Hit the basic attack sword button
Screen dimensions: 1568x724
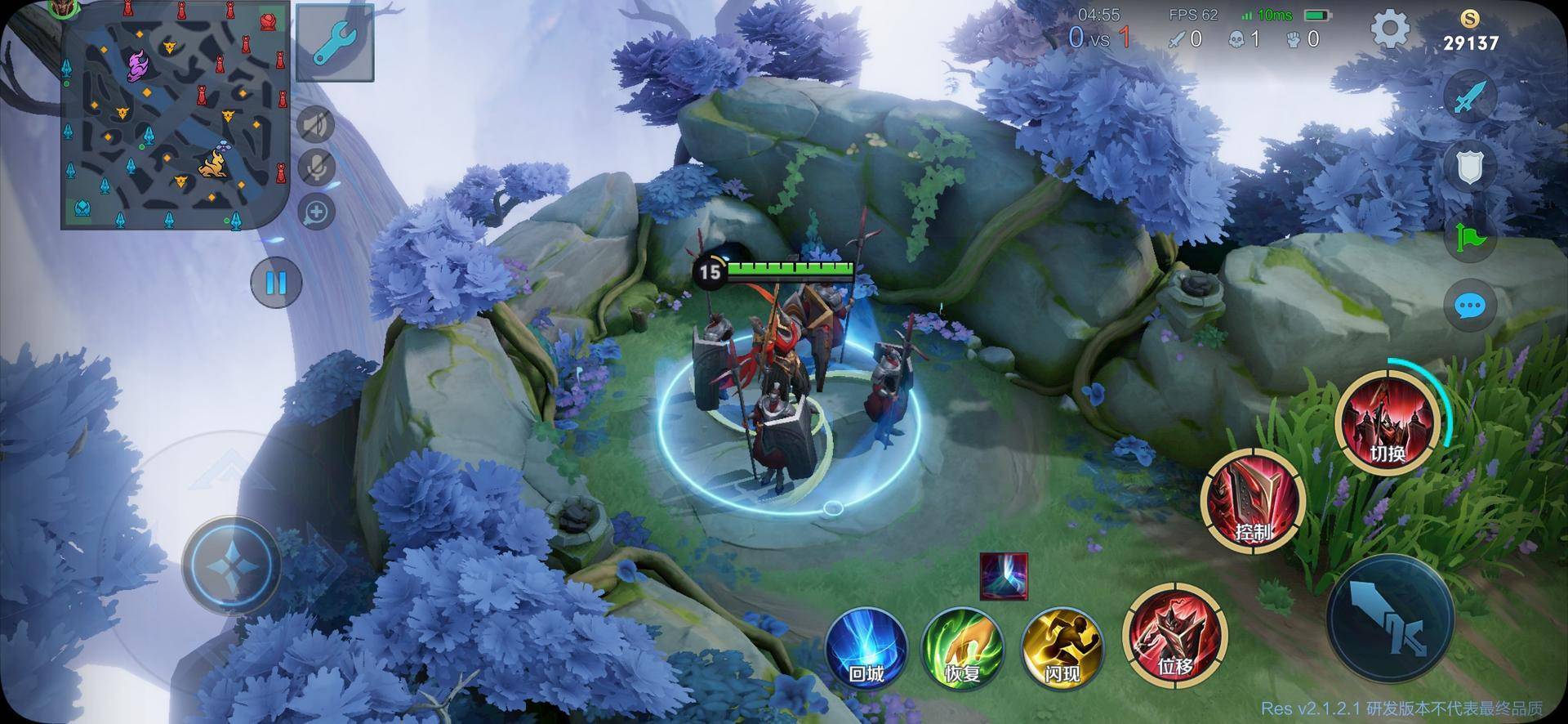tap(1390, 618)
